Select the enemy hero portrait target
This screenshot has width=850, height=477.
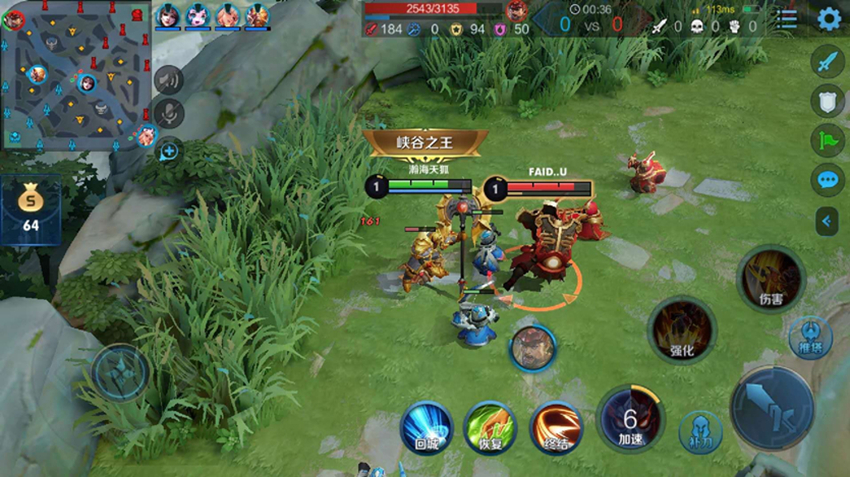pos(532,348)
